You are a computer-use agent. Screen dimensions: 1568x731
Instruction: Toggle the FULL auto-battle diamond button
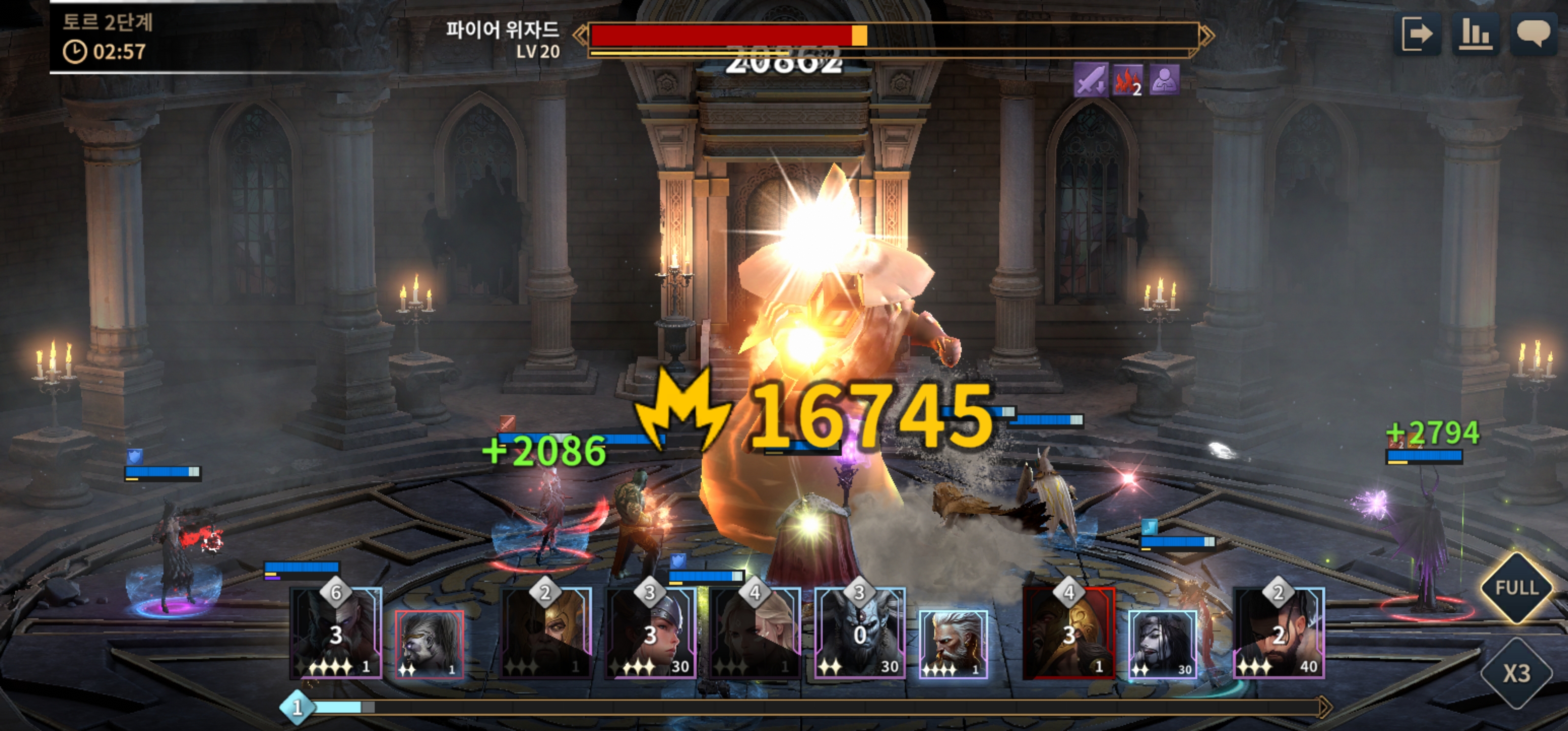[1516, 588]
